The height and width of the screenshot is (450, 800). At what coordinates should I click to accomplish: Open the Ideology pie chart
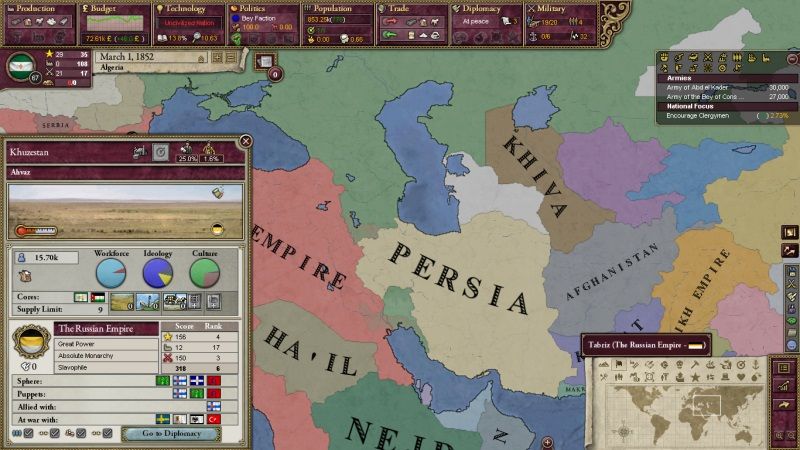tap(157, 273)
